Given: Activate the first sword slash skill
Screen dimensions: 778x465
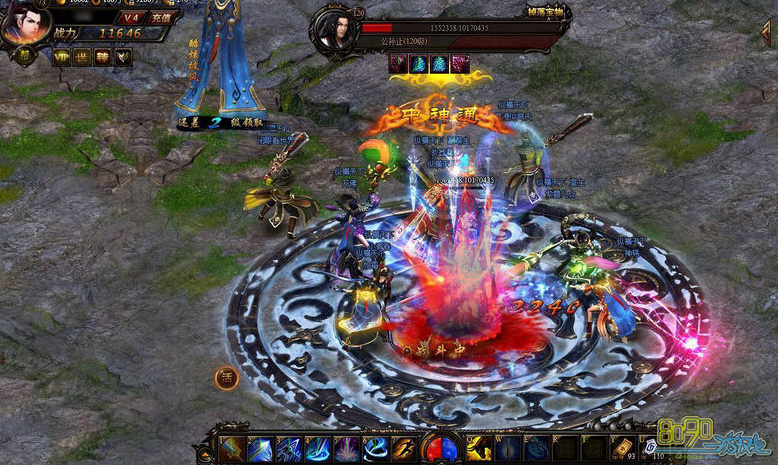Looking at the screenshot, I should tap(232, 449).
